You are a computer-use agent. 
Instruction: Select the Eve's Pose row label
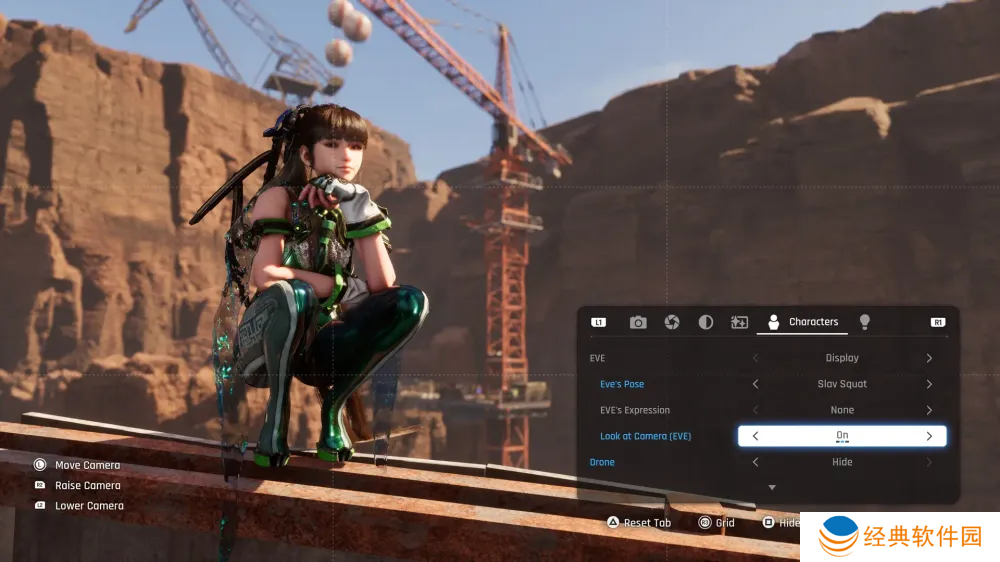(x=622, y=384)
